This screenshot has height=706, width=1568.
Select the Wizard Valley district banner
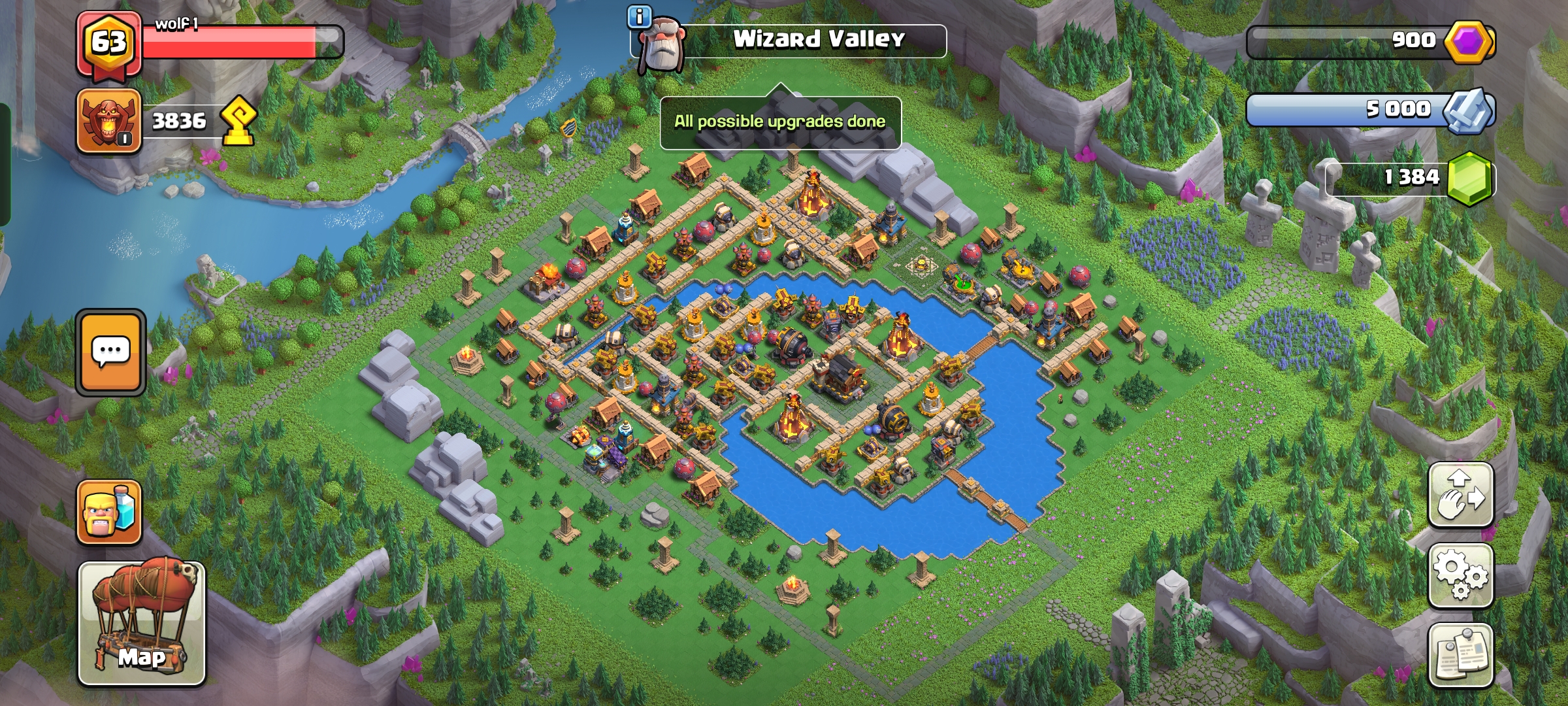coord(818,40)
